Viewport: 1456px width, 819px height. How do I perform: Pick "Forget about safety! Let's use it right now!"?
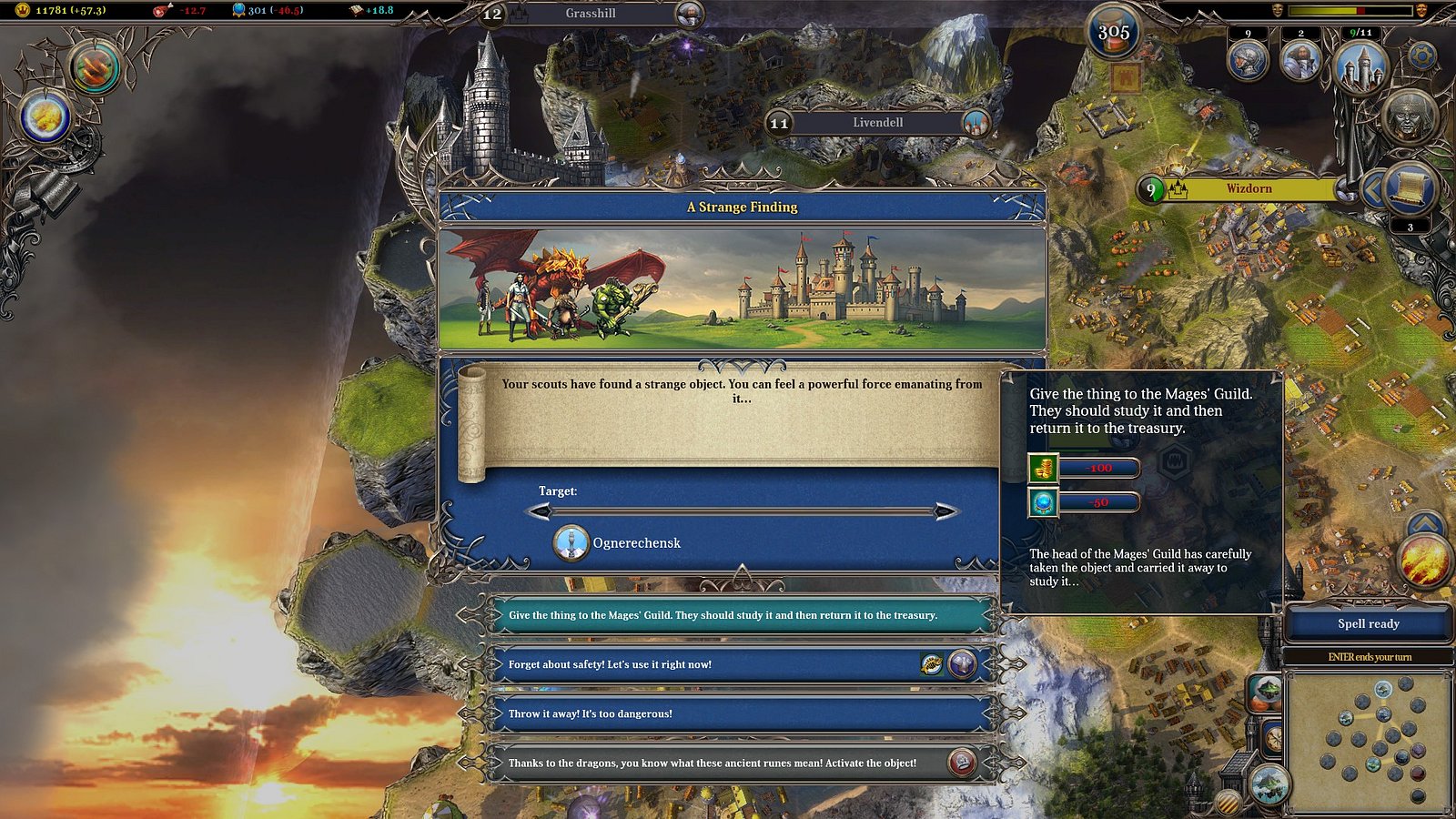click(x=710, y=664)
